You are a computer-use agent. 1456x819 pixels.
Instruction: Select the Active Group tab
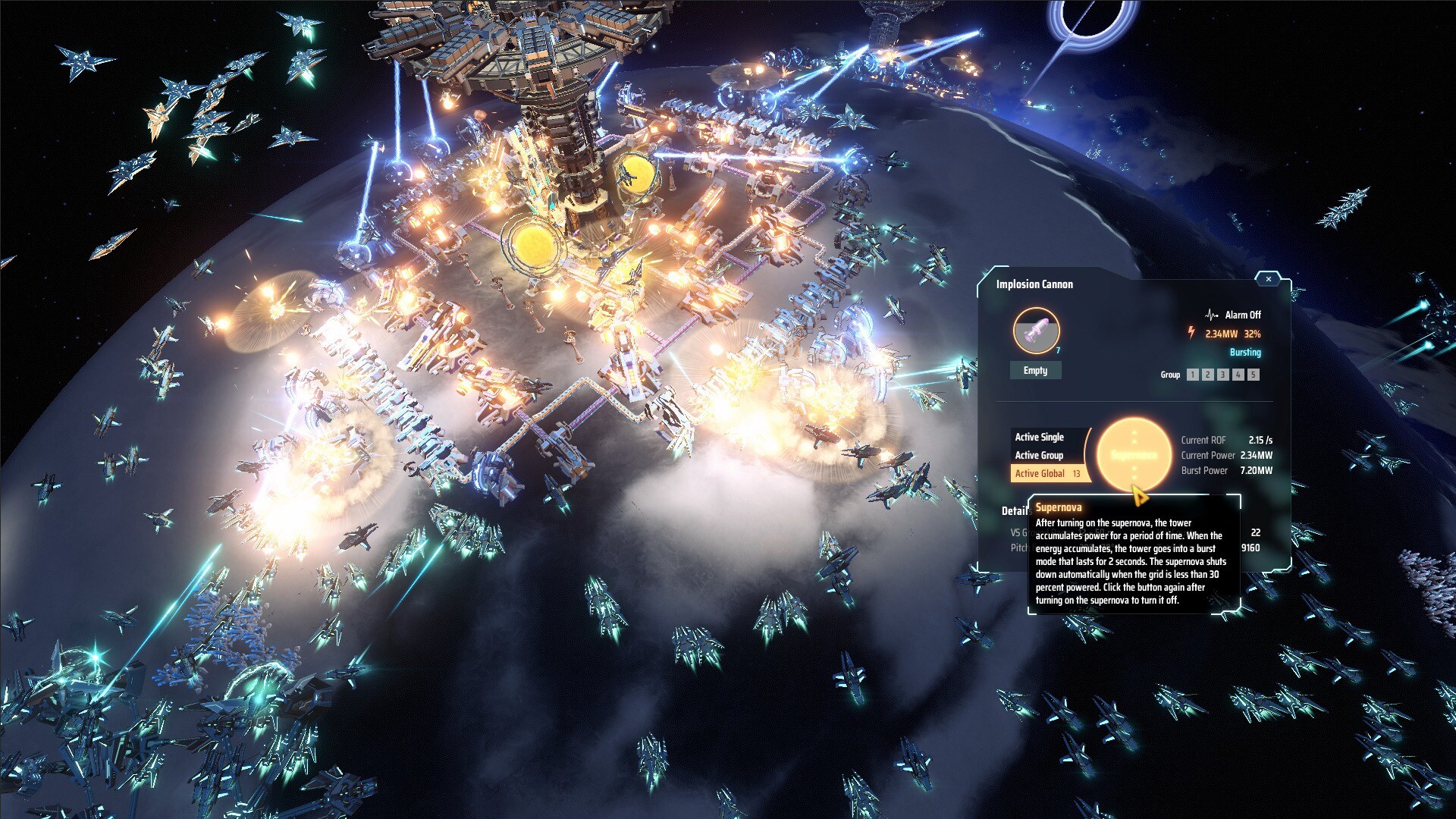[x=1039, y=455]
